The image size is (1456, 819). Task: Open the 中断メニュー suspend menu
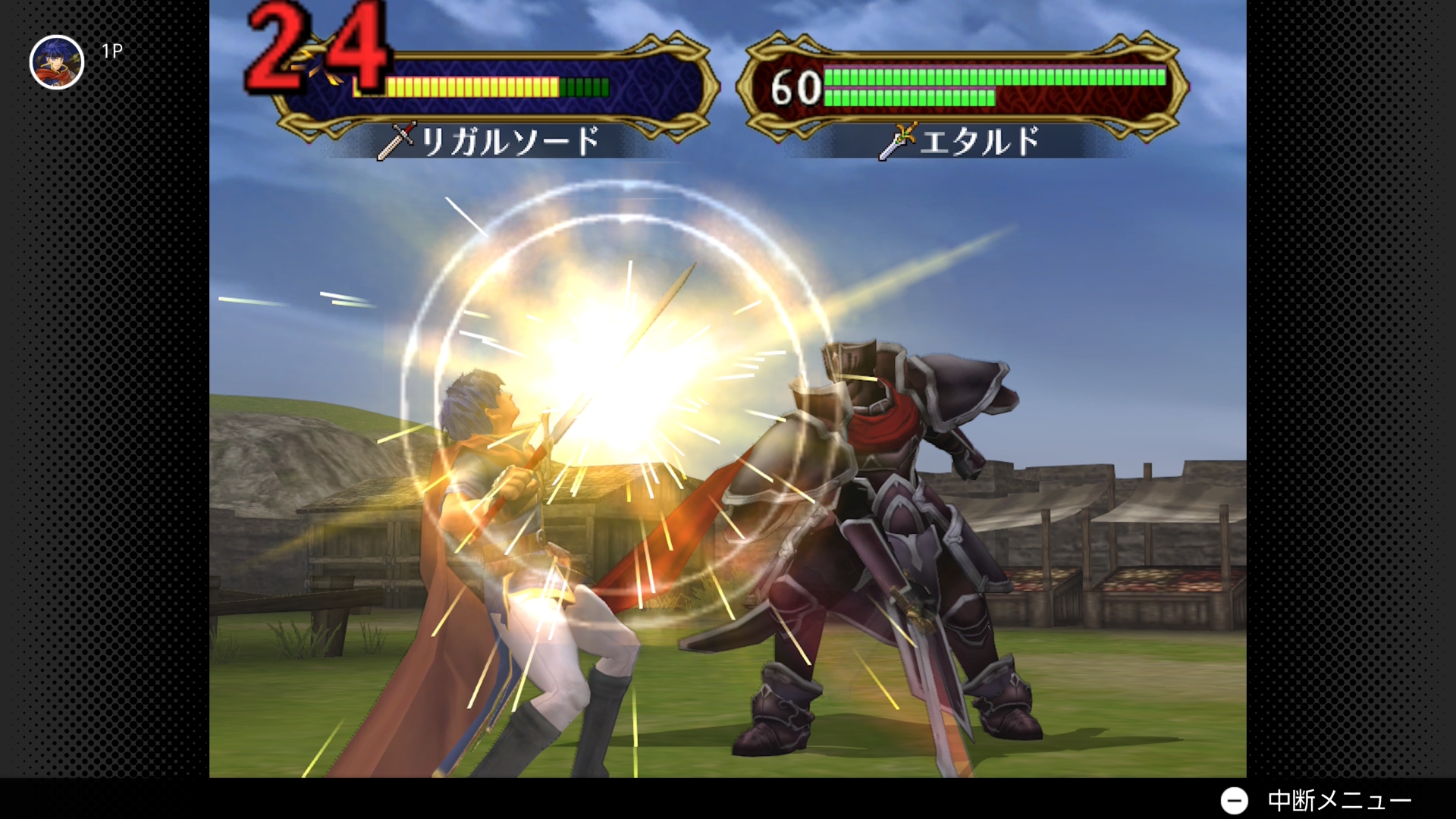[x=1316, y=800]
